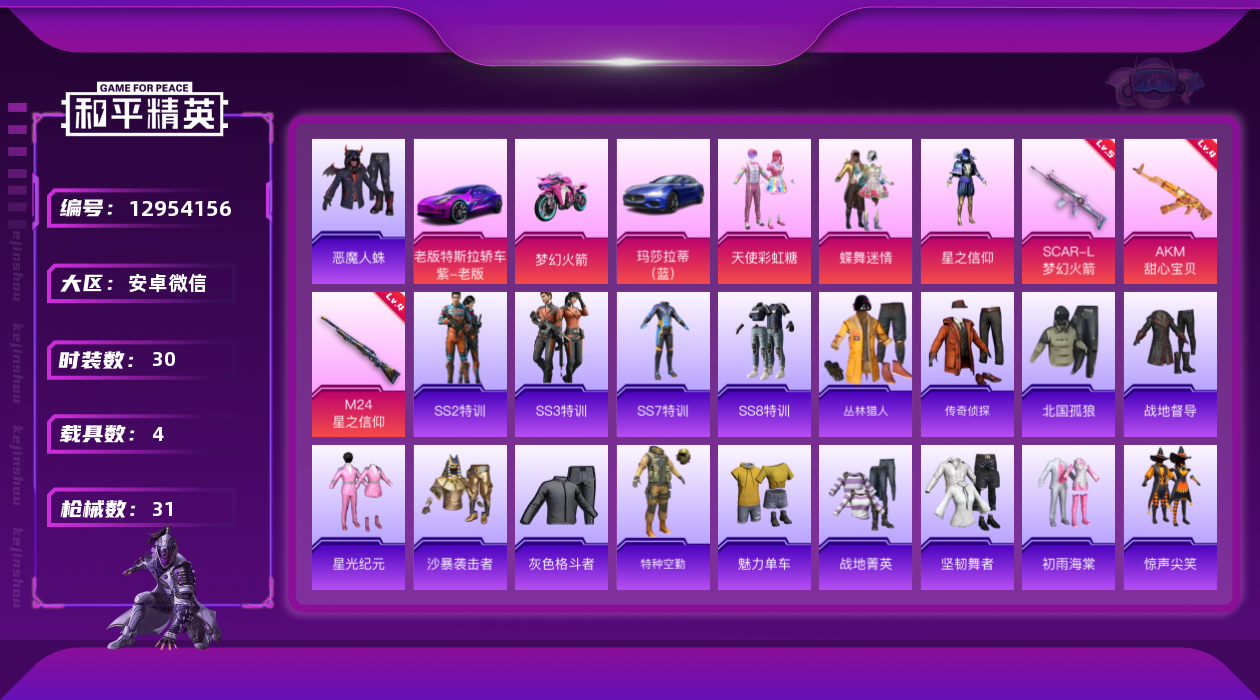This screenshot has width=1260, height=700.
Task: Pick the AKM 甜心宝贝 weapon skin
Action: click(x=1170, y=211)
